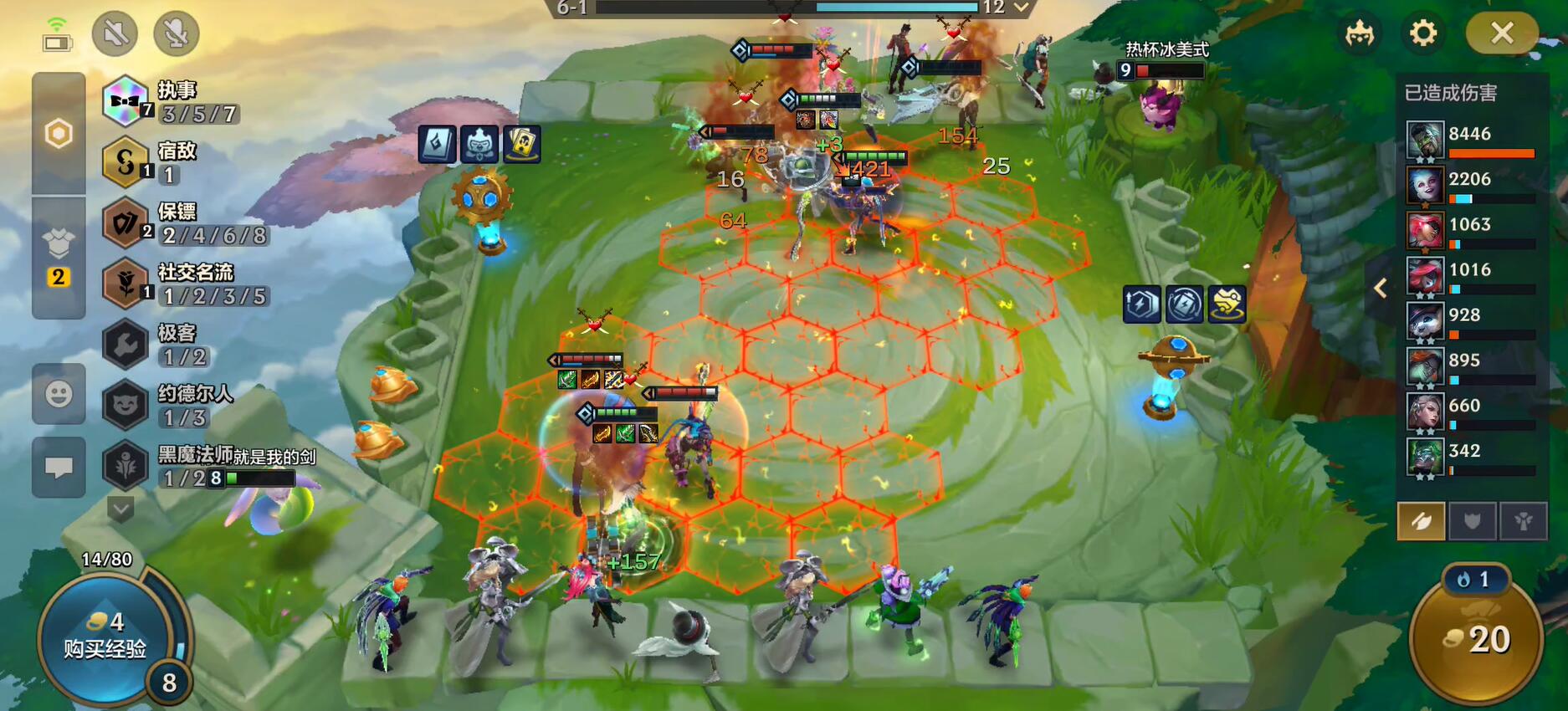Expand the stage 6-1 round dropdown
1568x711 pixels.
(1021, 8)
